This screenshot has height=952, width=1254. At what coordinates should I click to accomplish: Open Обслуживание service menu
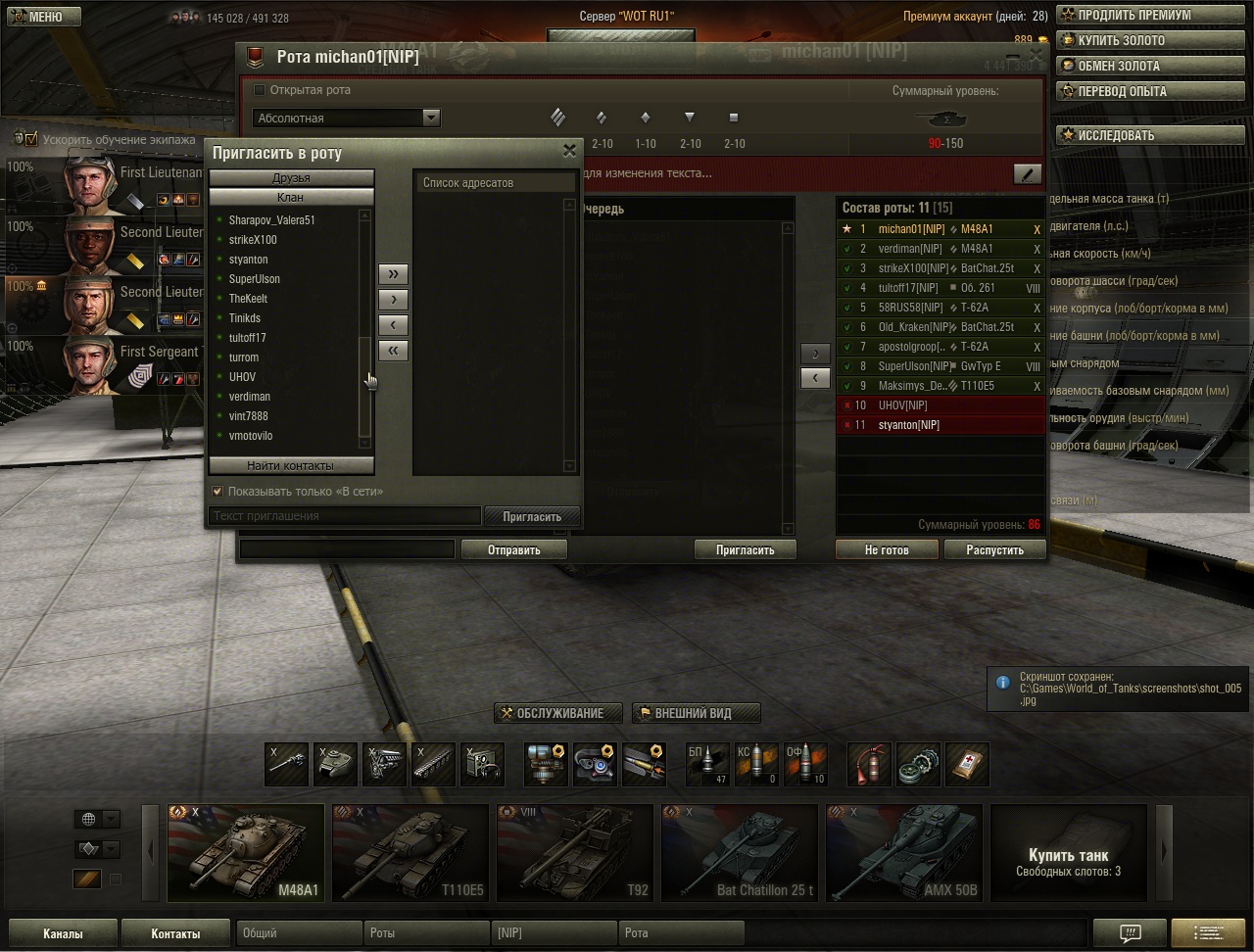562,713
